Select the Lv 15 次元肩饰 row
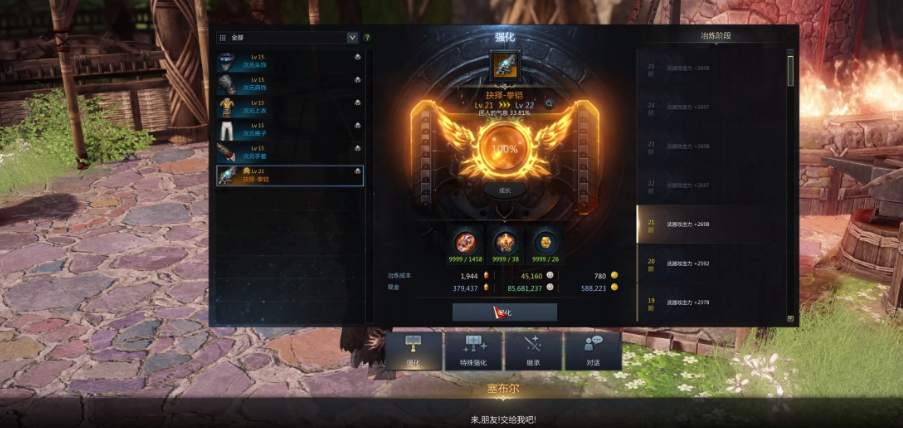 point(290,84)
